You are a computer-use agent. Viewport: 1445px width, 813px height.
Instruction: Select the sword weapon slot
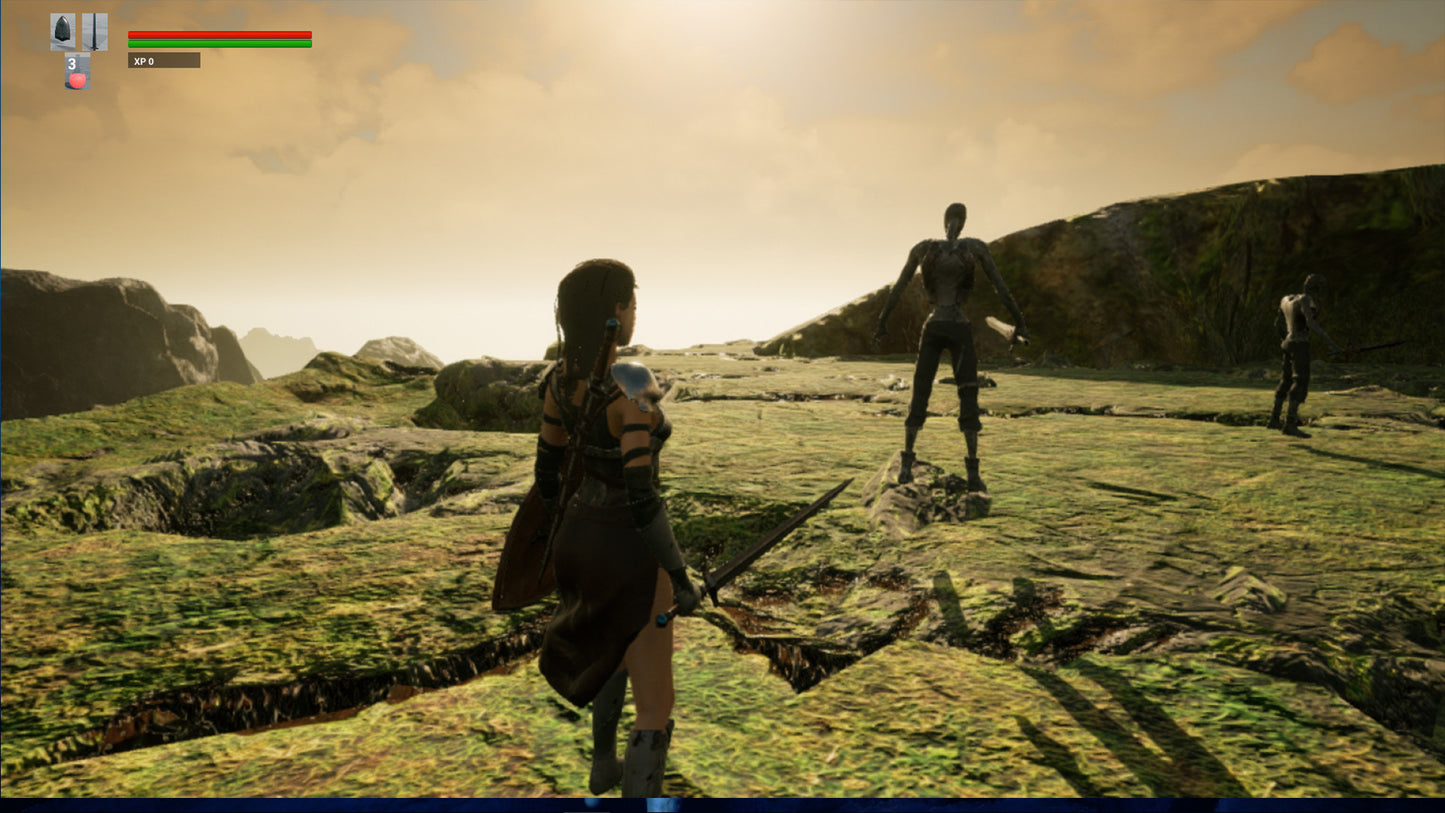pos(95,32)
